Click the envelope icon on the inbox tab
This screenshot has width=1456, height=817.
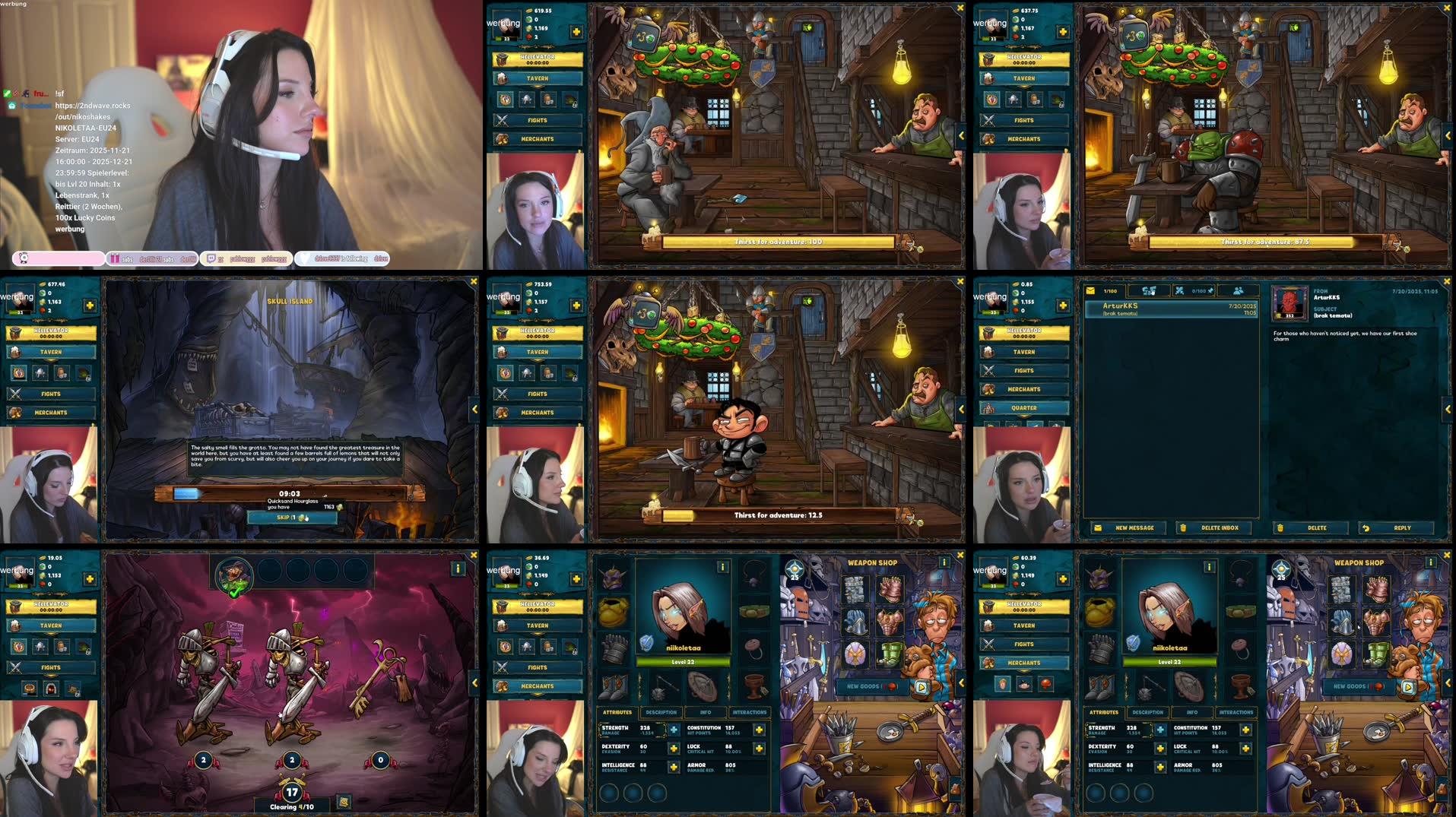click(x=1090, y=290)
